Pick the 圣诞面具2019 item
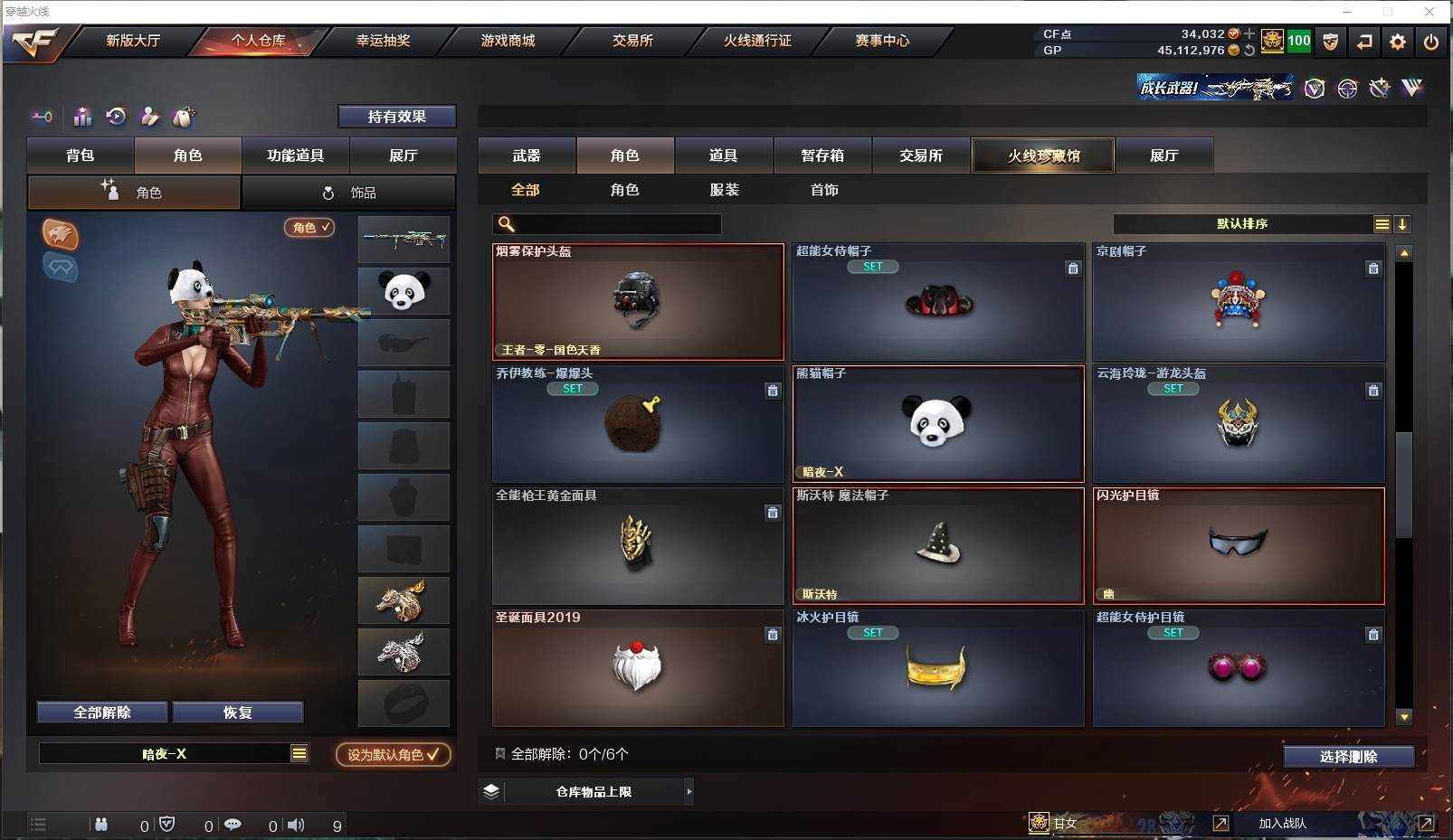This screenshot has width=1453, height=840. coord(637,668)
